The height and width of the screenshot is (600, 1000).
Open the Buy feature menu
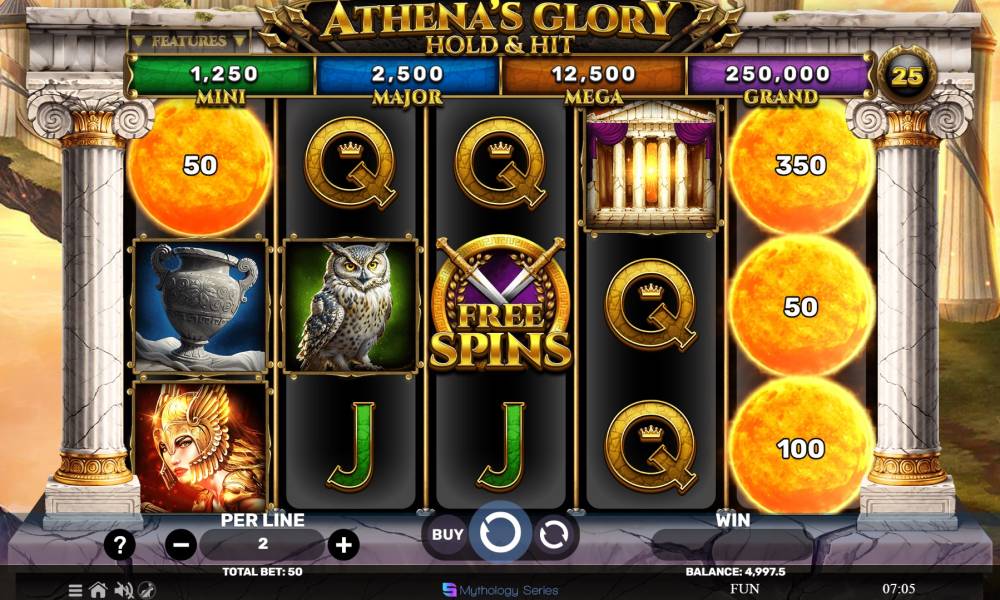(x=447, y=535)
